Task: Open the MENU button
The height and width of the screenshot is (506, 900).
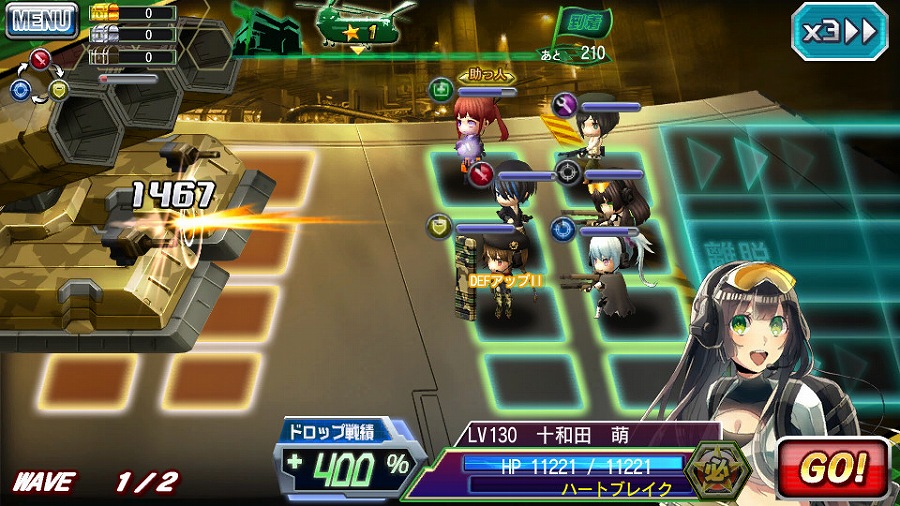Action: [x=42, y=19]
